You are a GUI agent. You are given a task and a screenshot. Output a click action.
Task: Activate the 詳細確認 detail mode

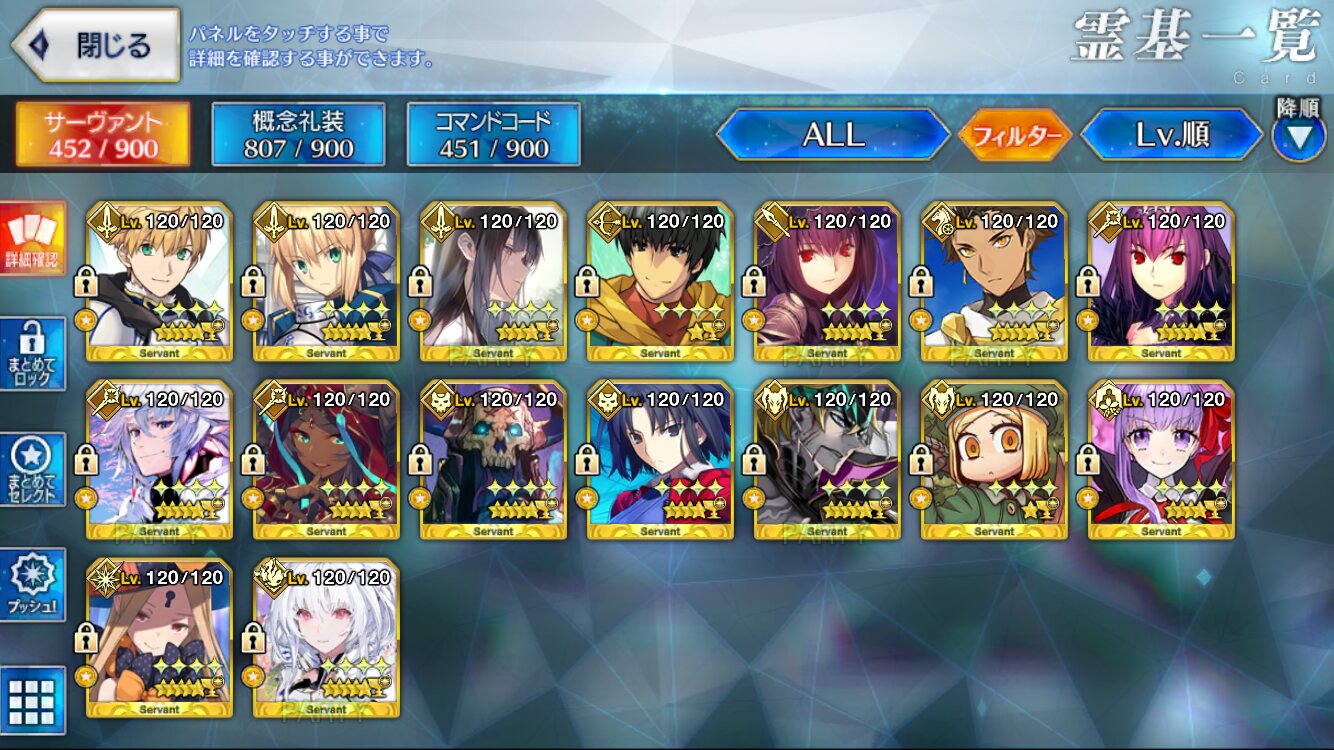pyautogui.click(x=33, y=240)
